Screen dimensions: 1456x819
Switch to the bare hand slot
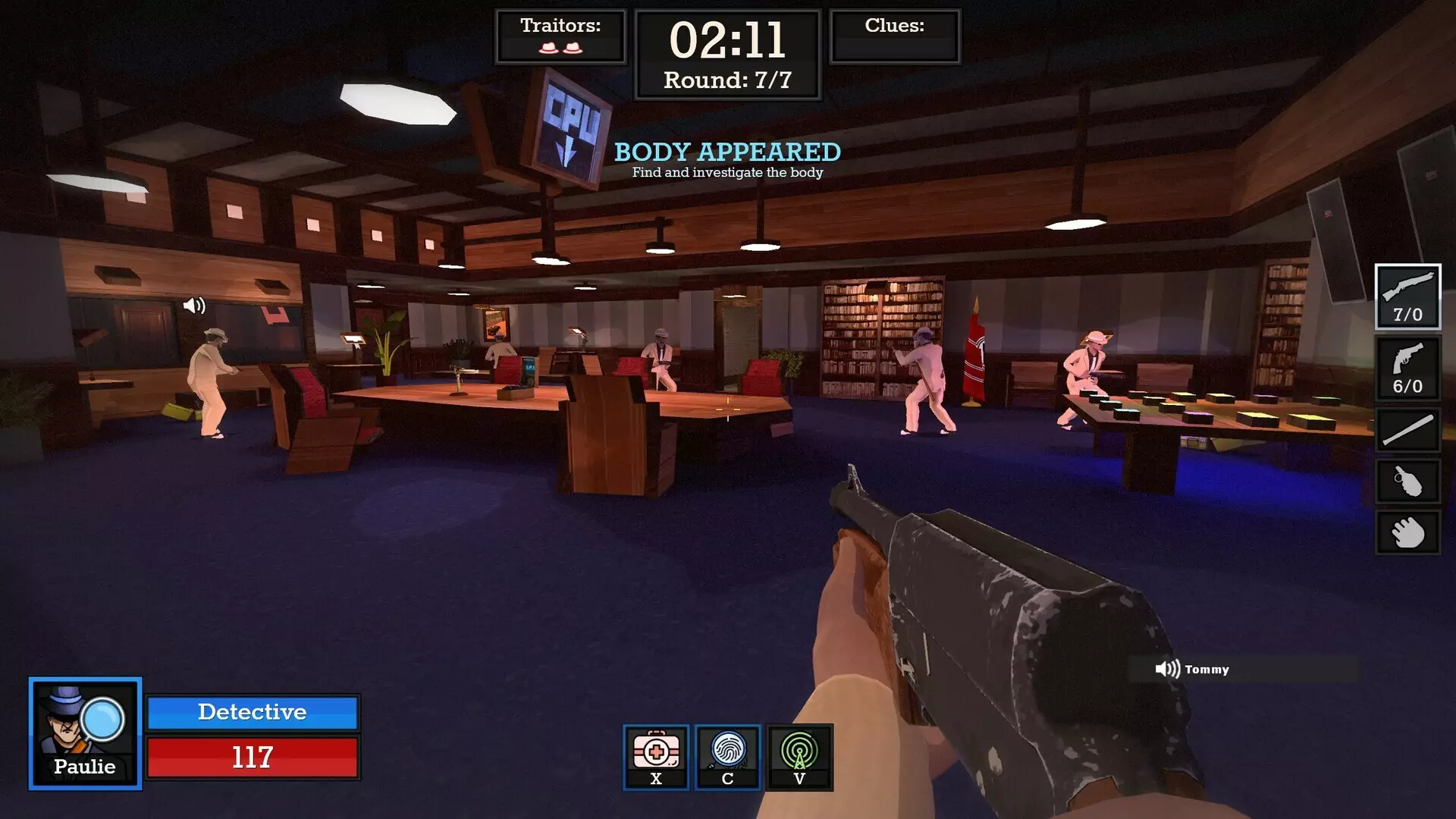click(1407, 532)
